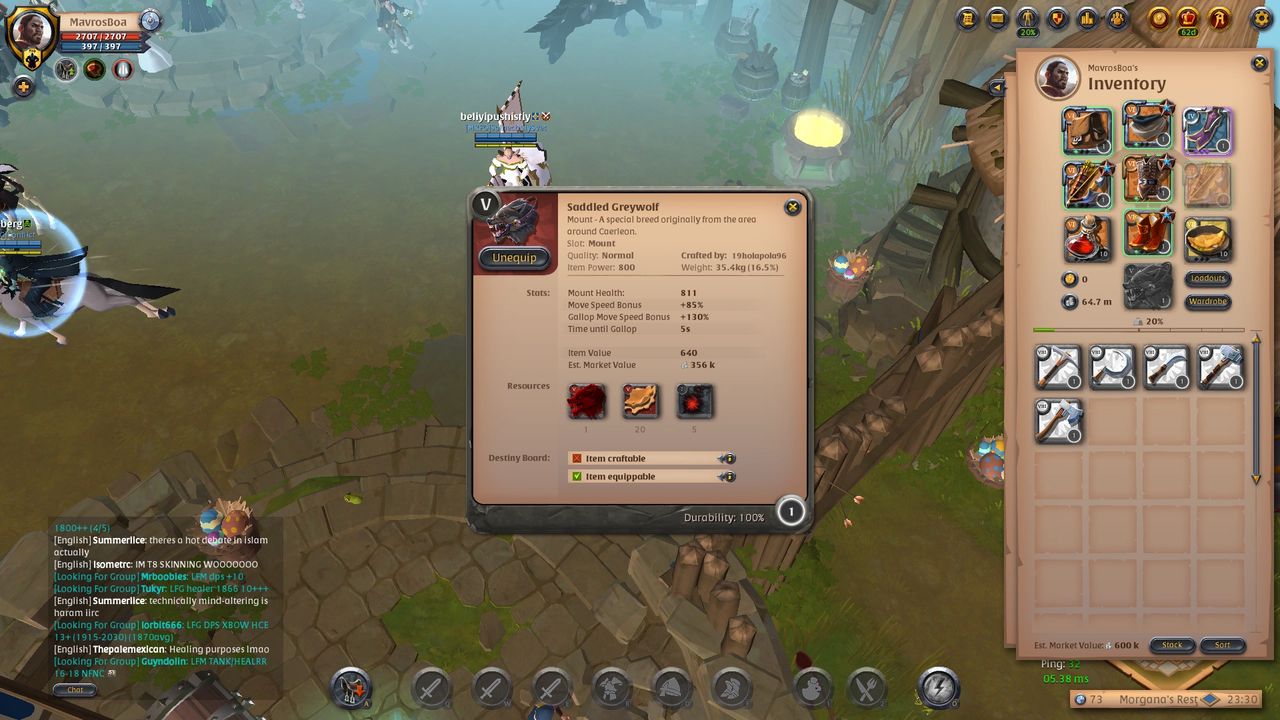Click the purple cape equipment slot
The height and width of the screenshot is (720, 1280).
pyautogui.click(x=1207, y=130)
